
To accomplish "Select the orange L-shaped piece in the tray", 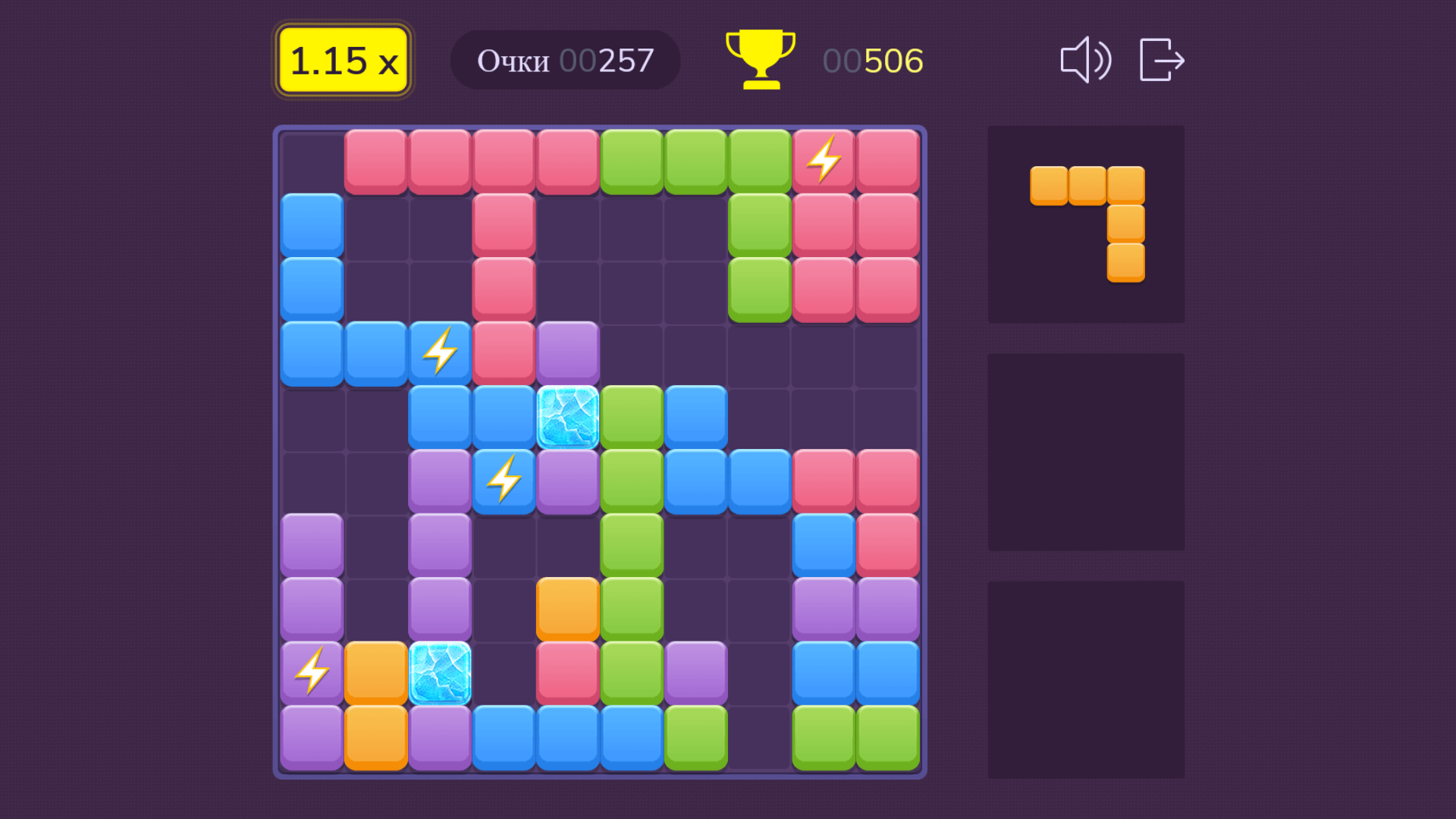I will point(1086,220).
